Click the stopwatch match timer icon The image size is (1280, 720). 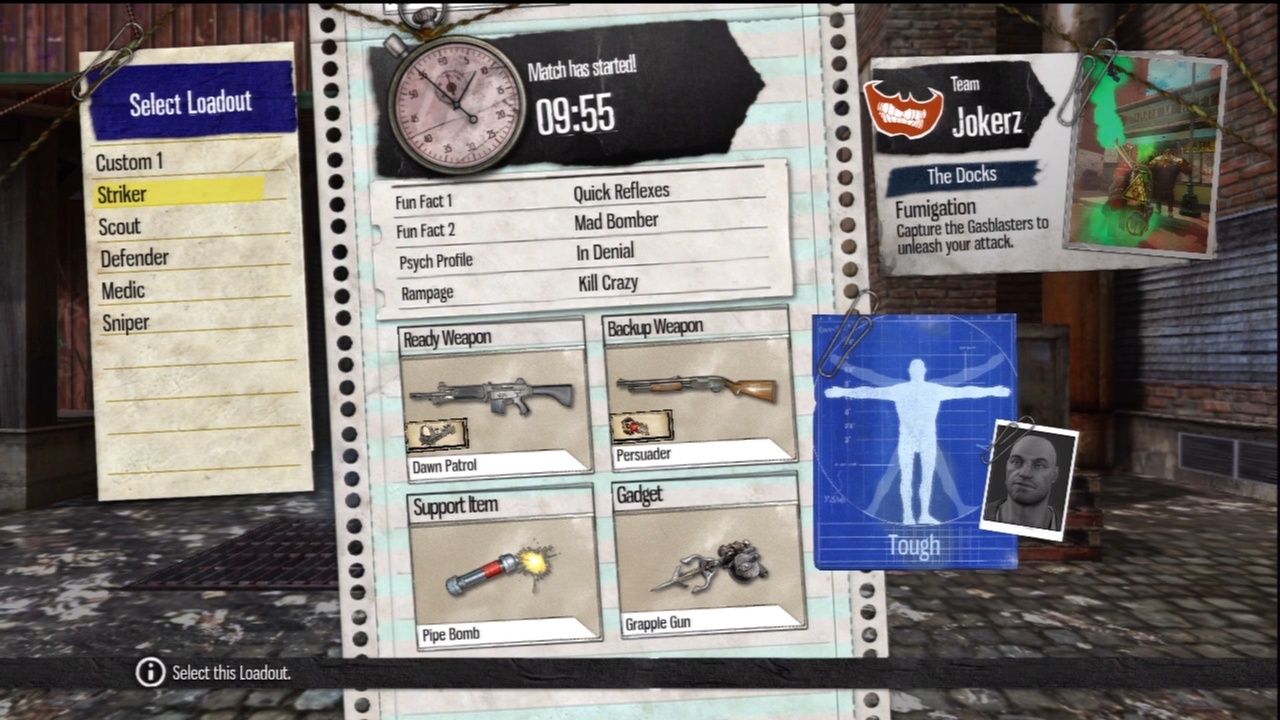point(455,100)
